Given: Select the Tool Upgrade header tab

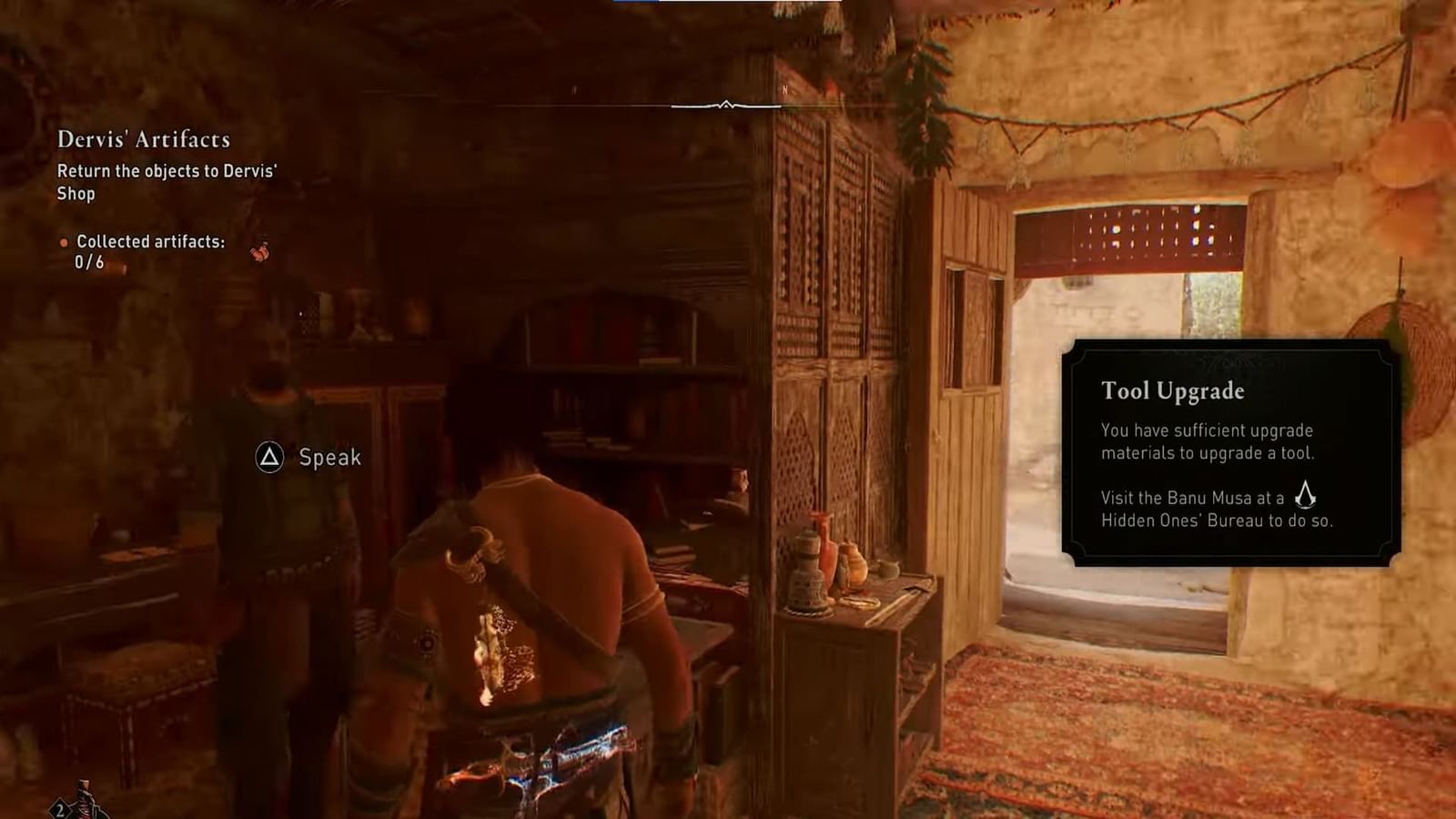Looking at the screenshot, I should pyautogui.click(x=1173, y=391).
